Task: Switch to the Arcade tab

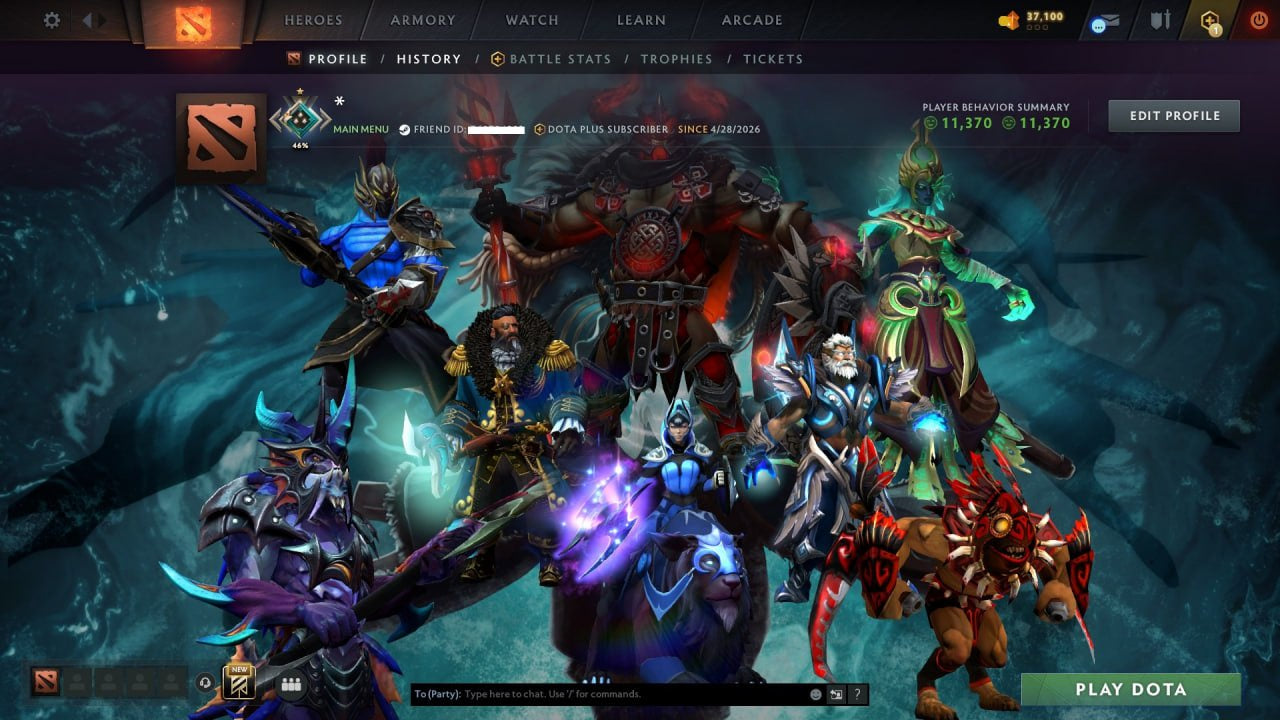Action: (750, 19)
